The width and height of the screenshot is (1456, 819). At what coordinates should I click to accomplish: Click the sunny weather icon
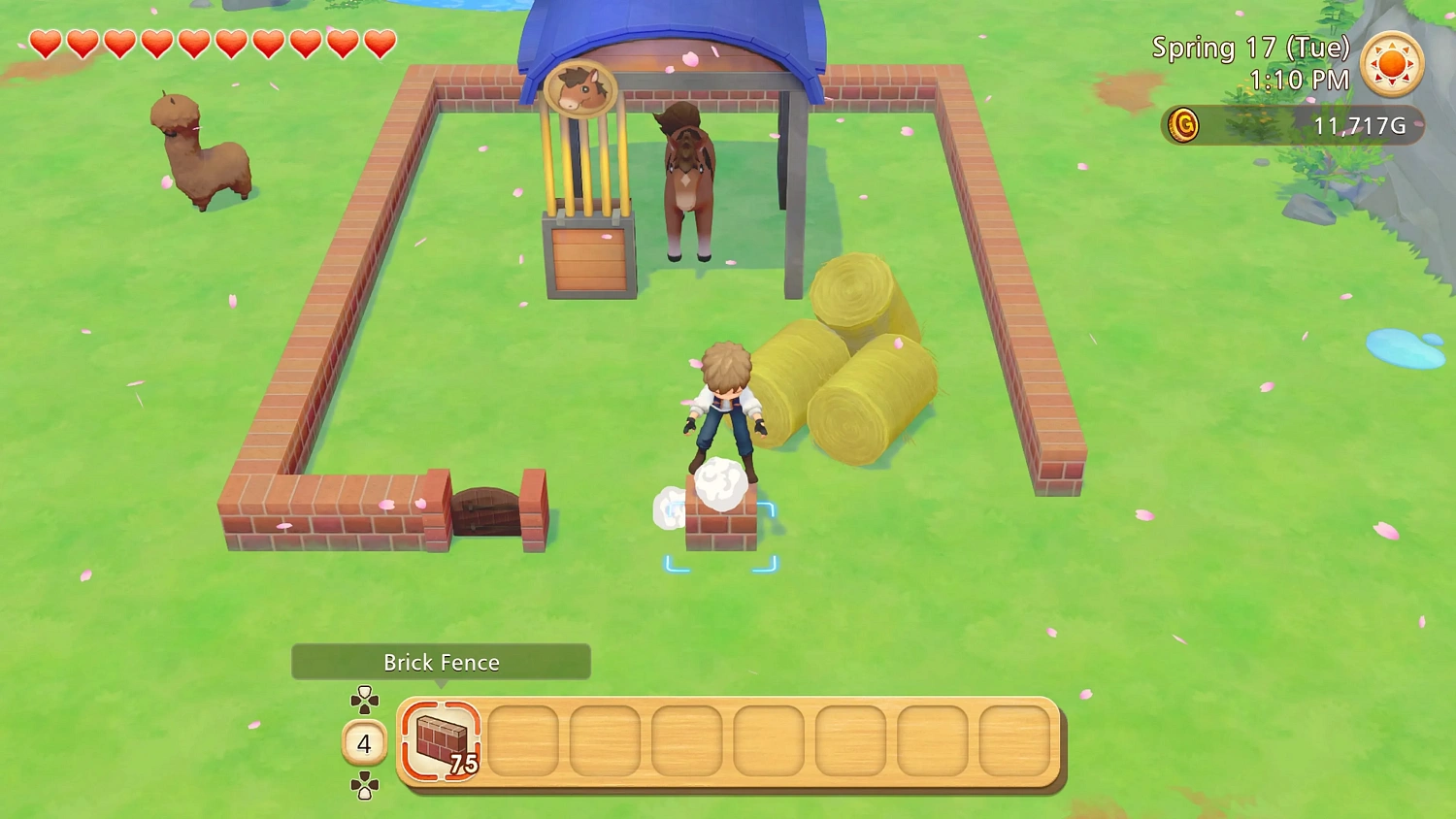(1394, 65)
